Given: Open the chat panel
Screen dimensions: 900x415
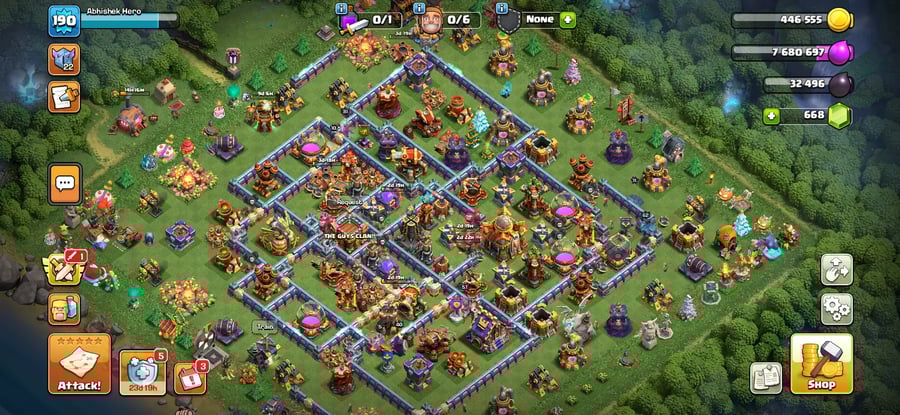Looking at the screenshot, I should click(x=65, y=184).
